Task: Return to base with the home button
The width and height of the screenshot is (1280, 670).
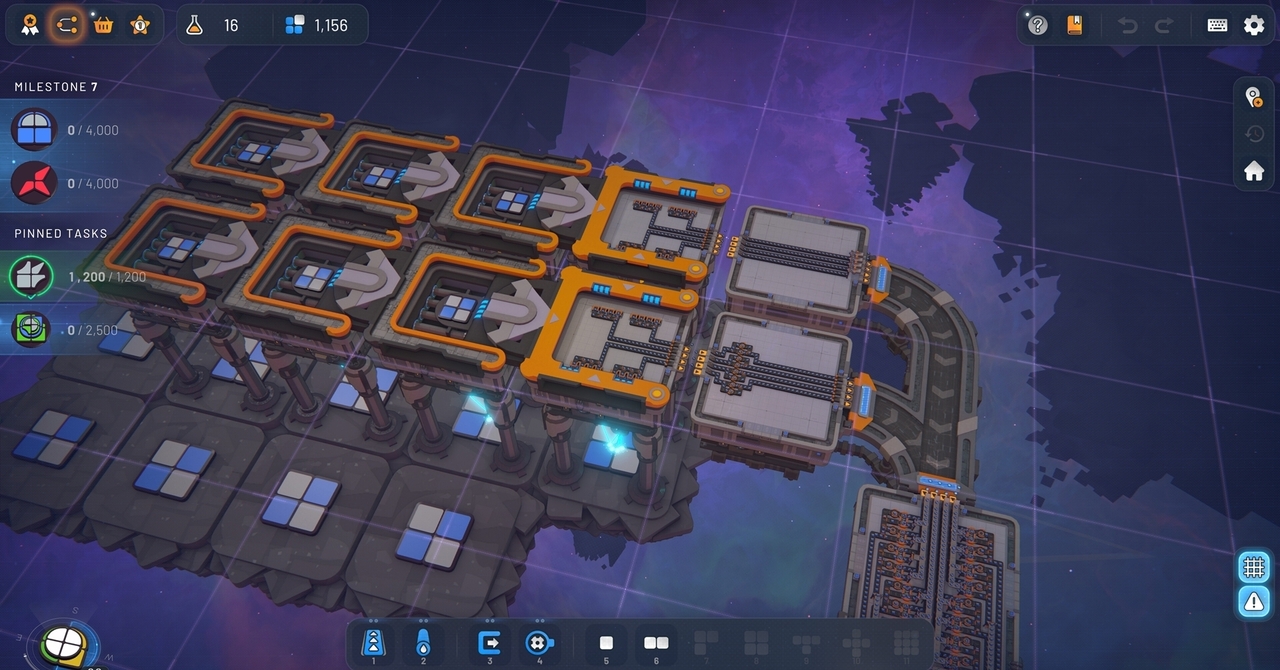Action: 1253,171
